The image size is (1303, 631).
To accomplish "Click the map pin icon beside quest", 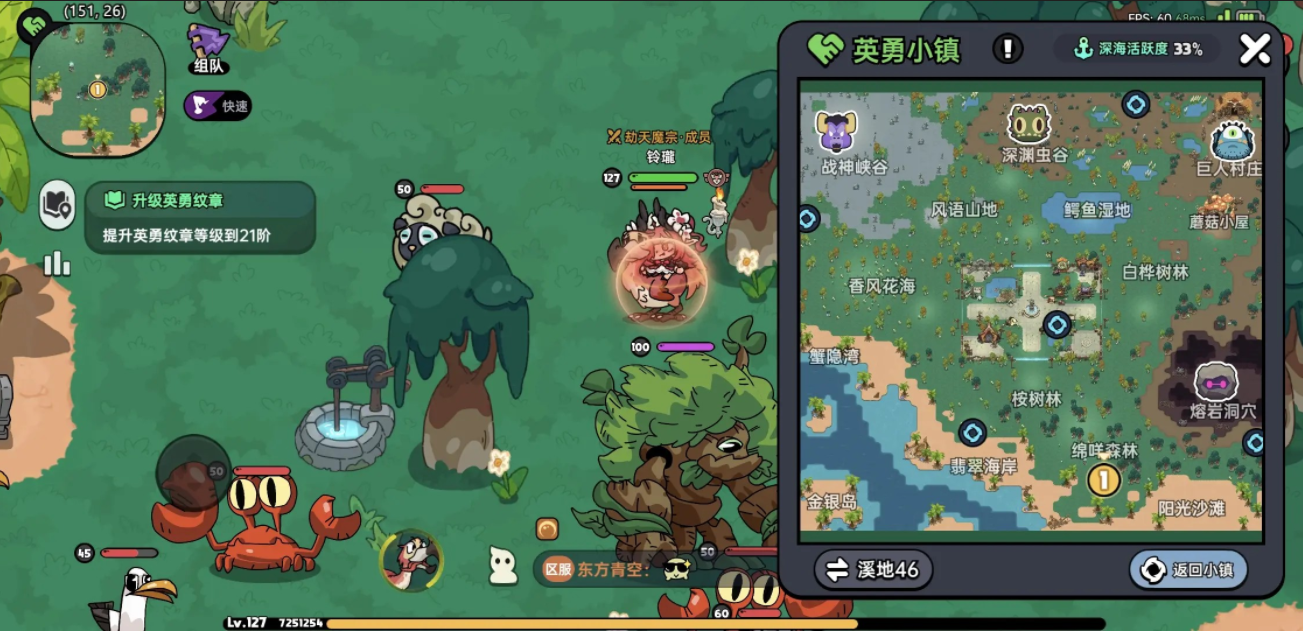I will (x=57, y=206).
